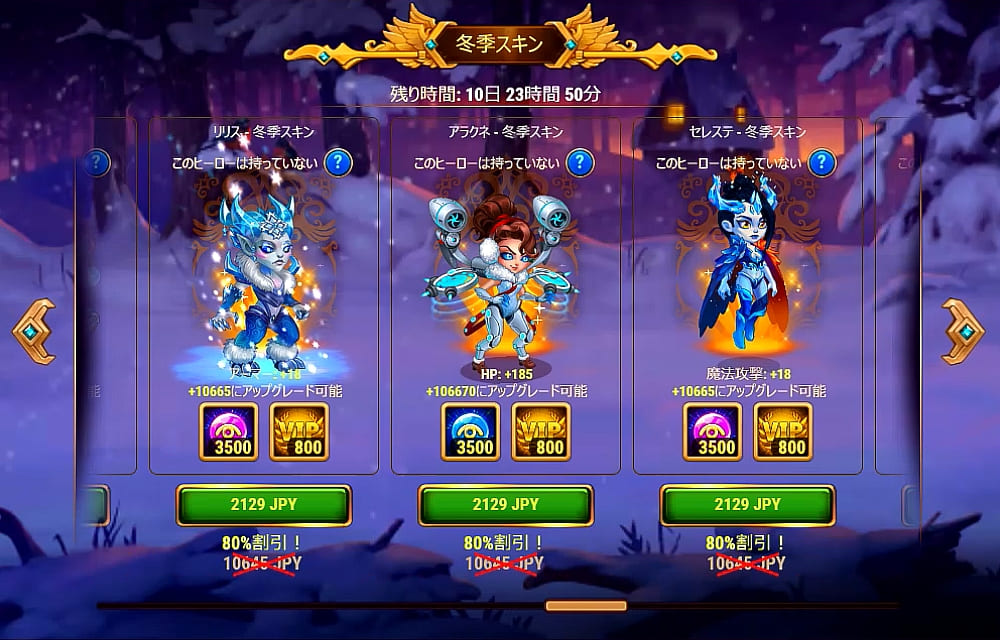The height and width of the screenshot is (640, 1000).
Task: Show previous skins with left arrow
Action: 33,331
